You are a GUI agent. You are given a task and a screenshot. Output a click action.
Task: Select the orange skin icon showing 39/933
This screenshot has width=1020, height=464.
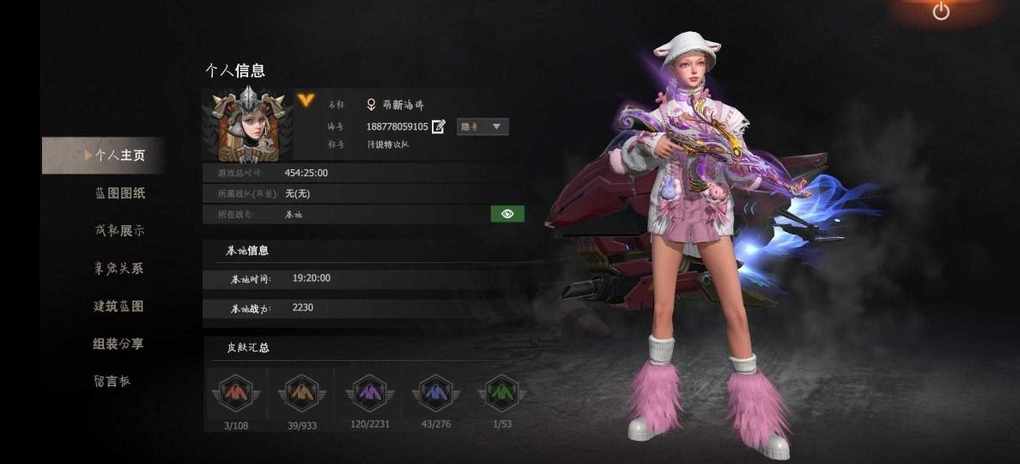(x=302, y=393)
